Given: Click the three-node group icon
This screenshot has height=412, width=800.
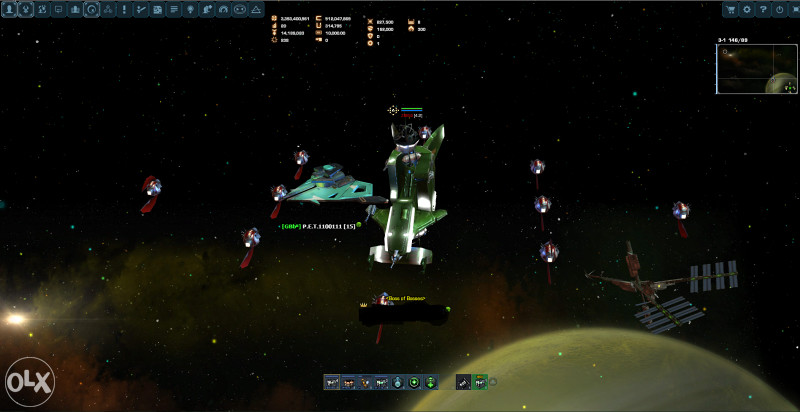Looking at the screenshot, I should 108,9.
